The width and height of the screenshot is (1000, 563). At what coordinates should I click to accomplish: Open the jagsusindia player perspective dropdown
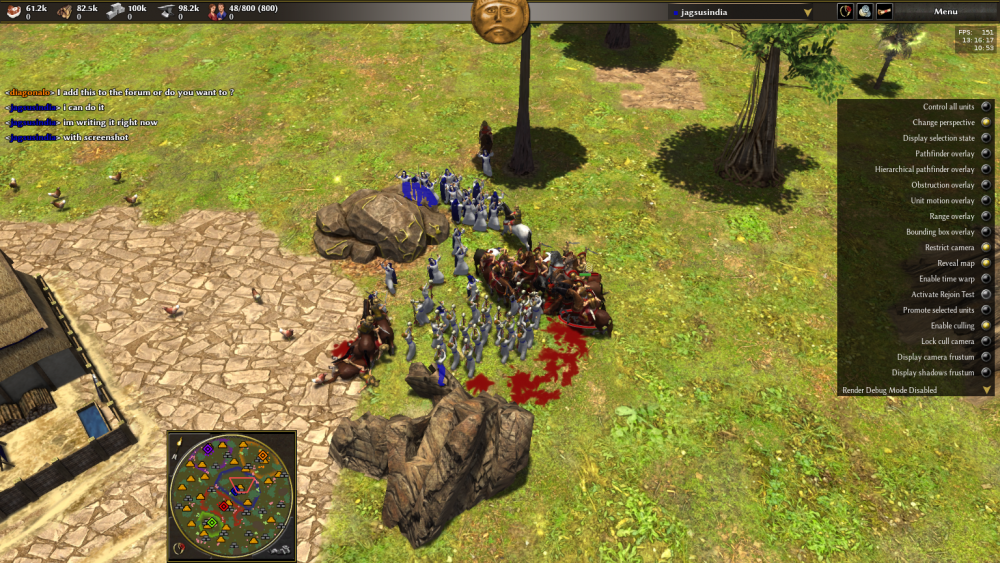click(x=741, y=12)
